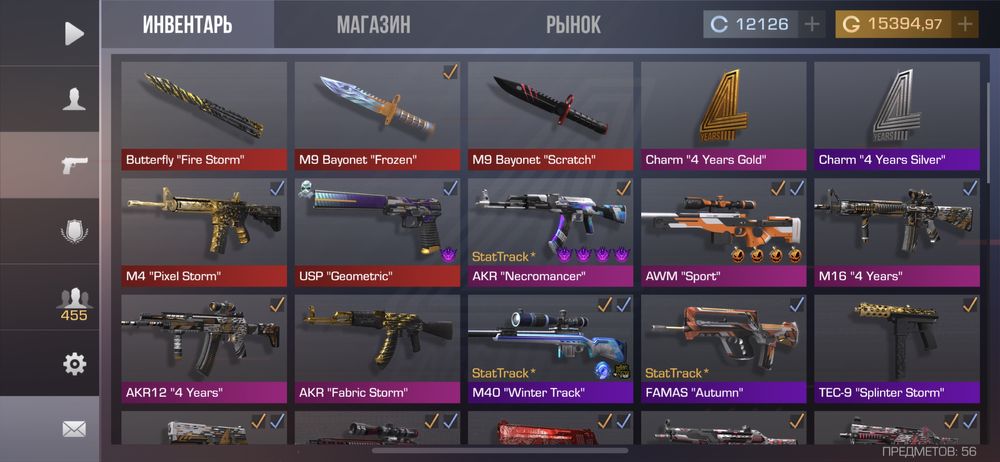
Task: Select the M9 Bayonet "Scratch" knife
Action: pos(550,115)
